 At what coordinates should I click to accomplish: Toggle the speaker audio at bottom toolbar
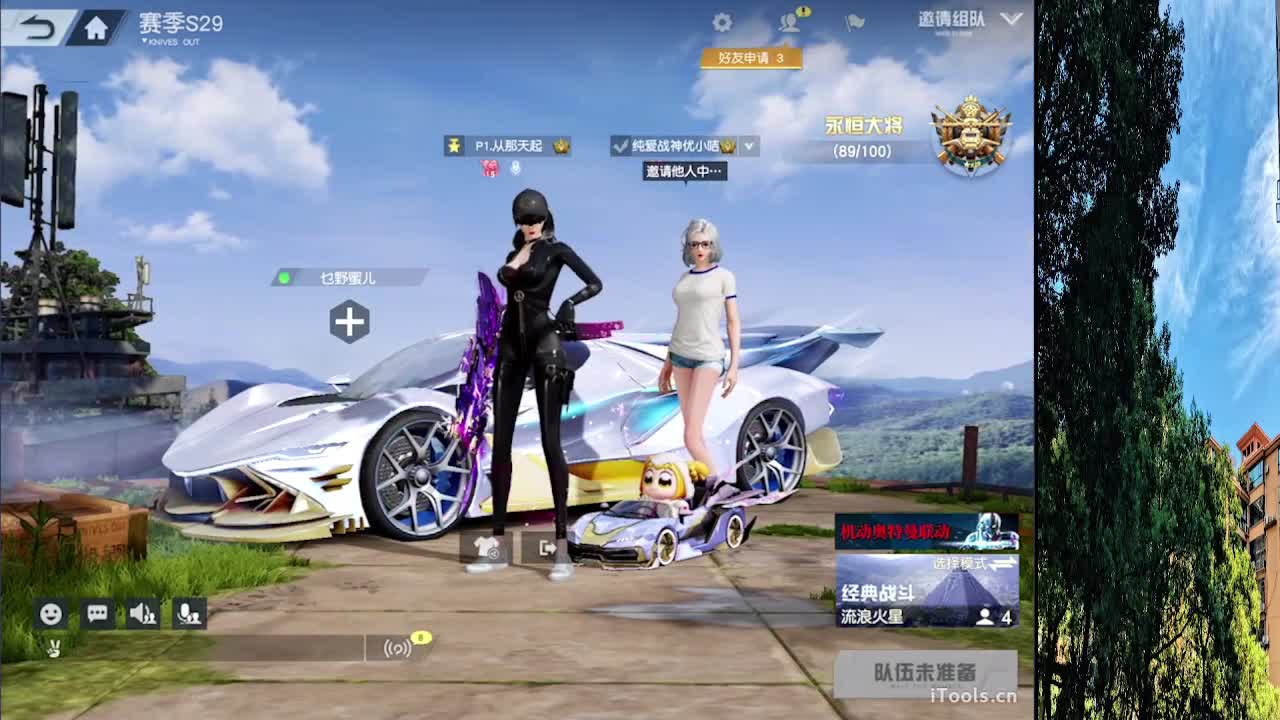tap(145, 614)
